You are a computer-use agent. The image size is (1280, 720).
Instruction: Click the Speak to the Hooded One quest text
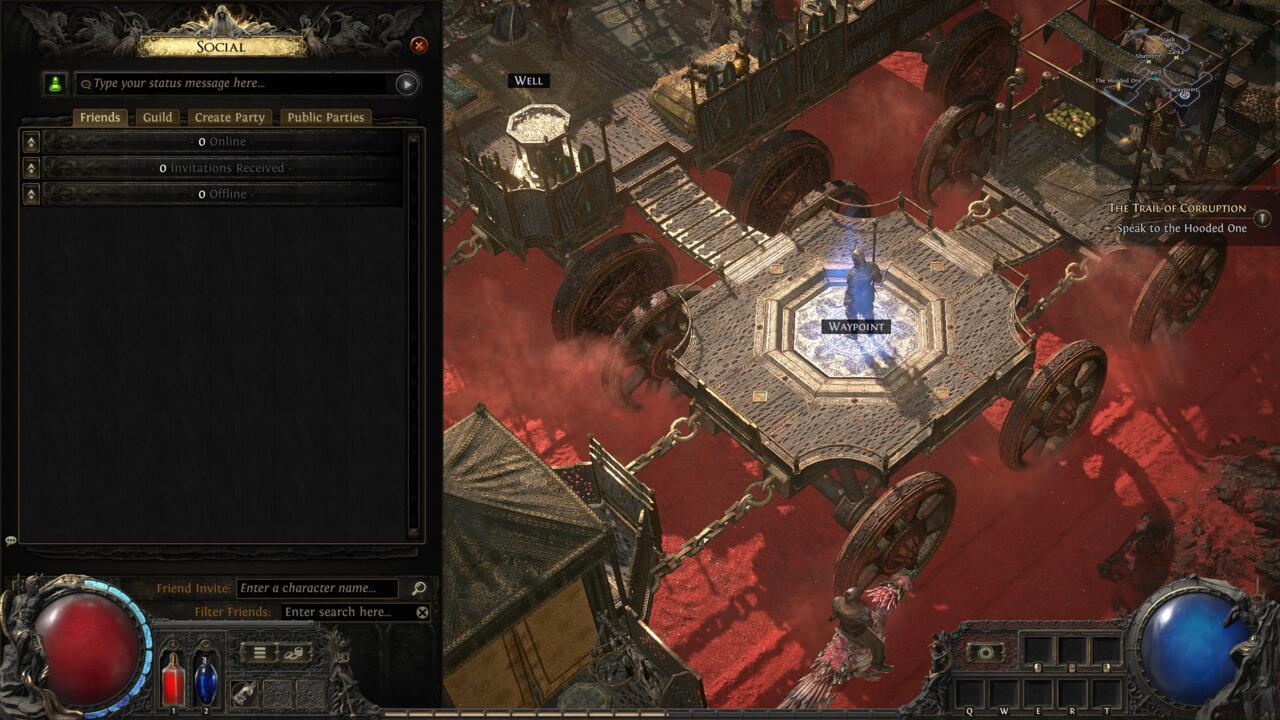tap(1180, 229)
